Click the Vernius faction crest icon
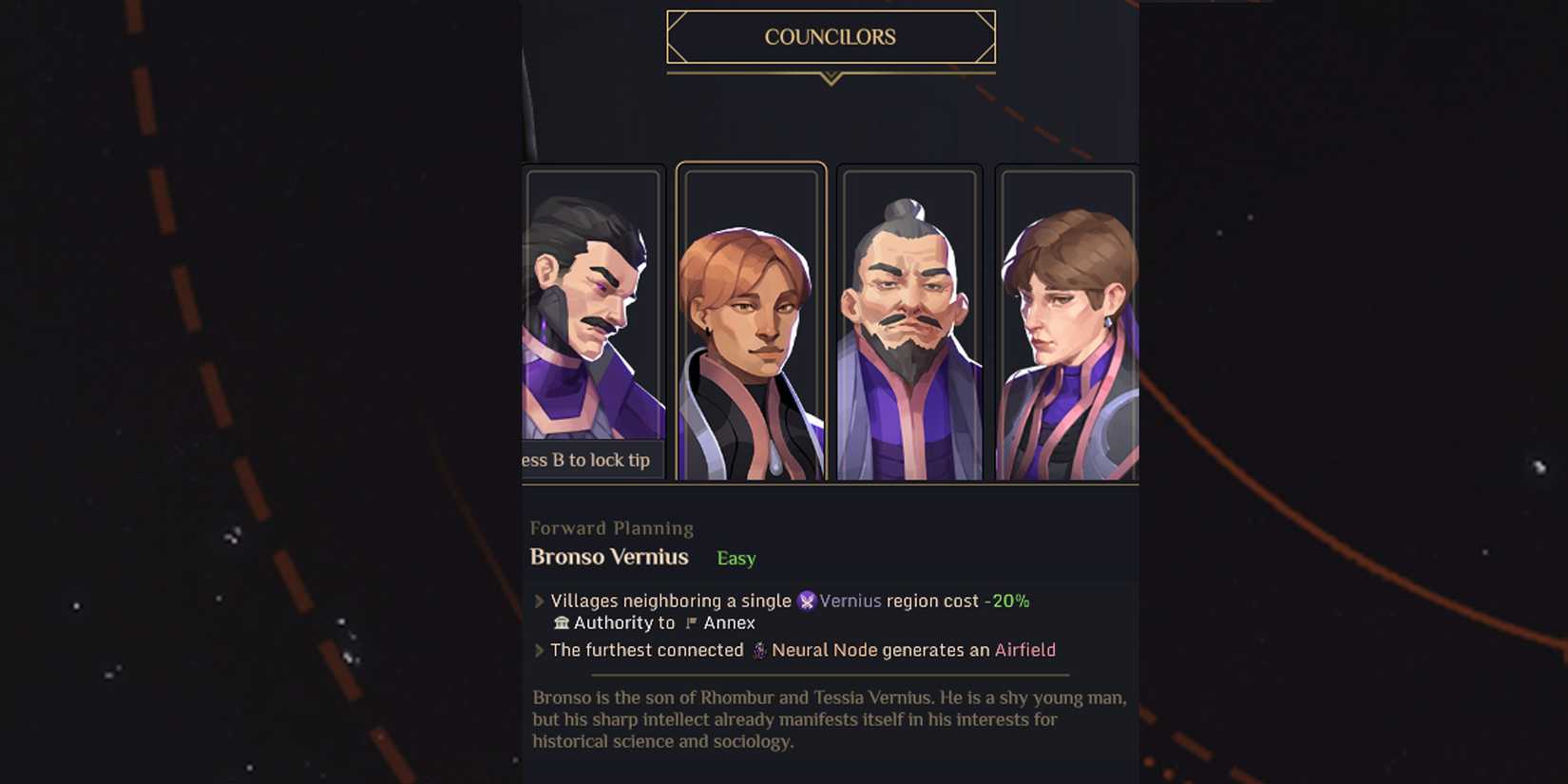The height and width of the screenshot is (784, 1568). [x=807, y=601]
